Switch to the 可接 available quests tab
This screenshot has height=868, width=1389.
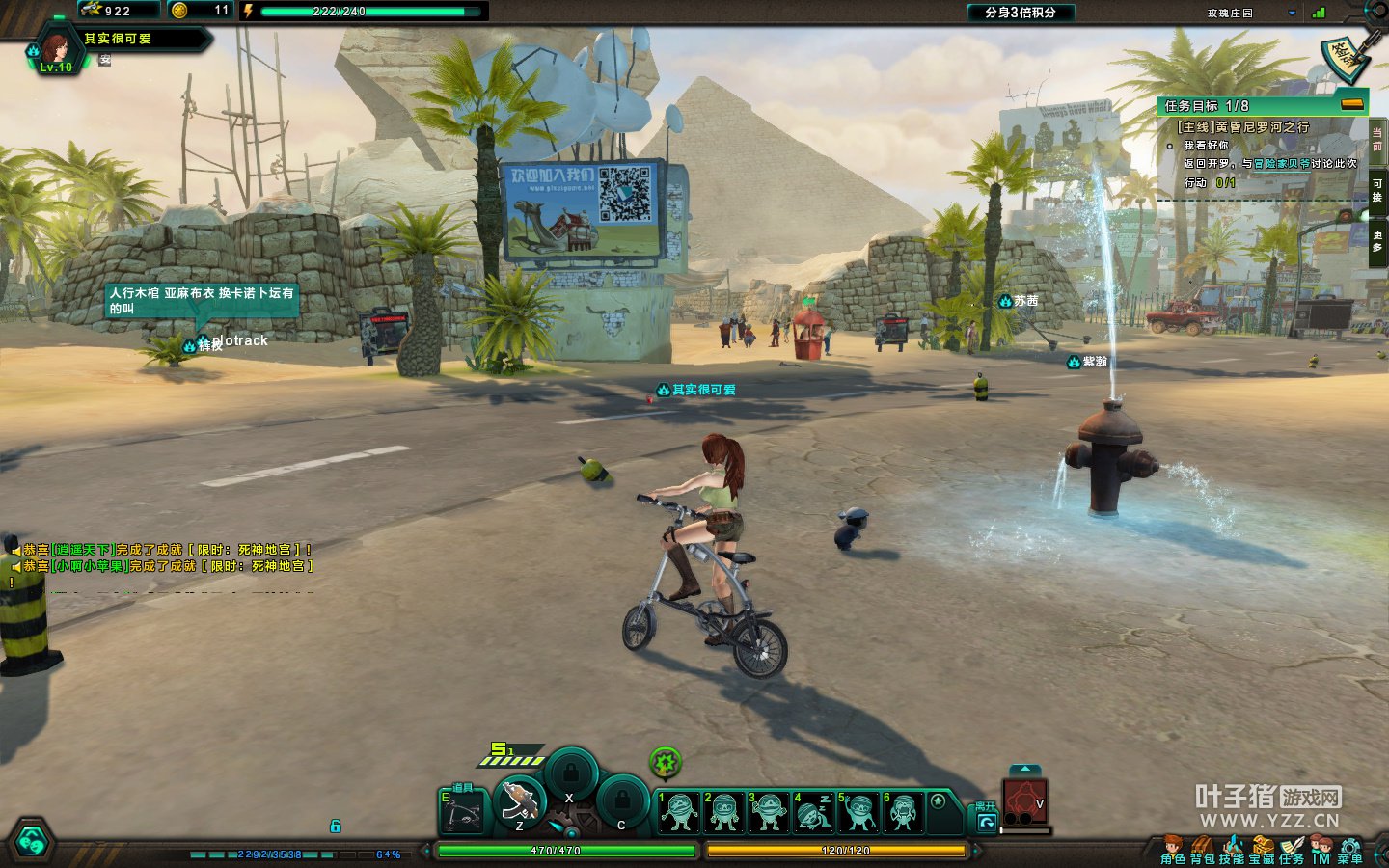[x=1377, y=189]
